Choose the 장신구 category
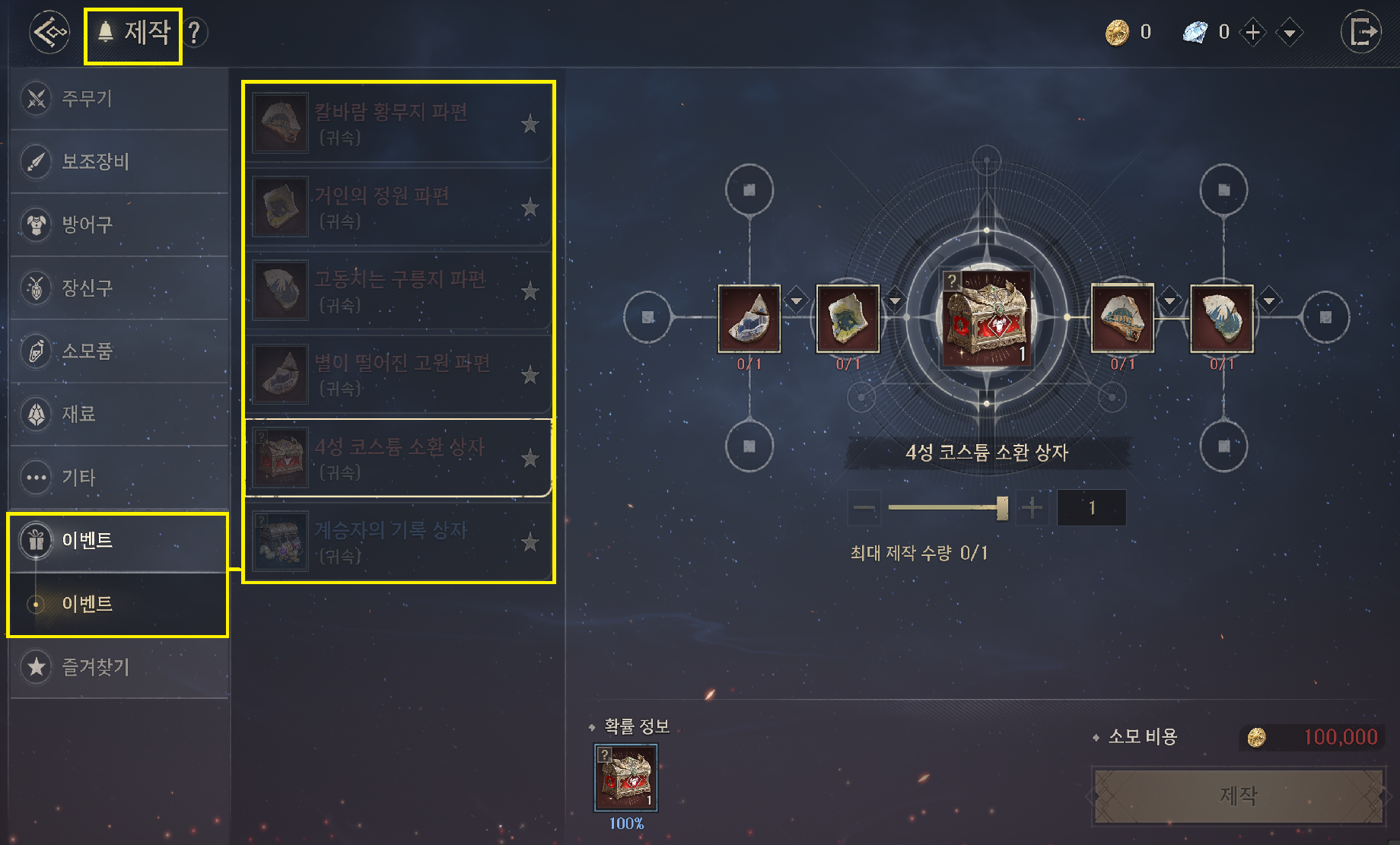The height and width of the screenshot is (845, 1400). (119, 288)
